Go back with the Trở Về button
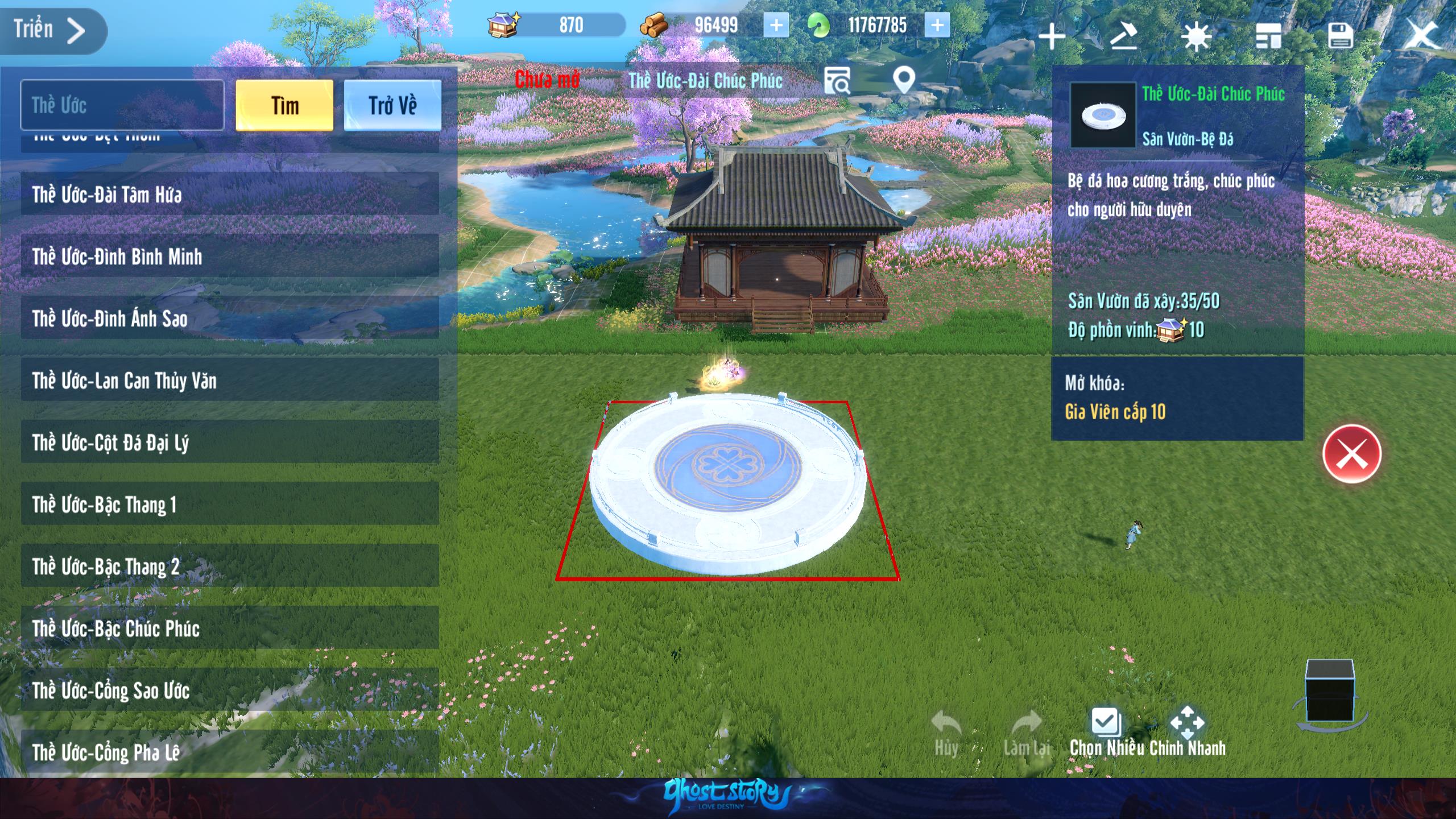This screenshot has height=819, width=1456. [392, 106]
